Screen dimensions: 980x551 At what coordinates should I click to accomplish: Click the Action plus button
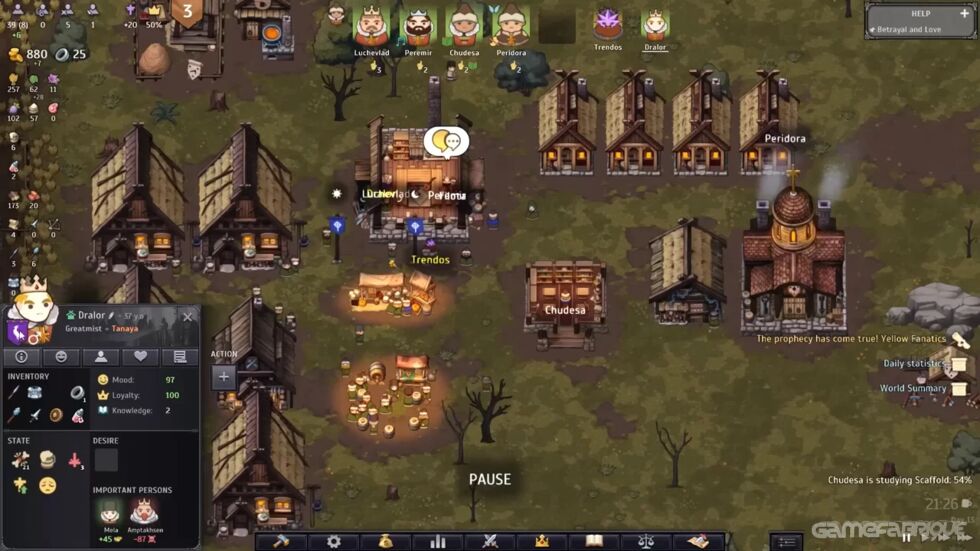(x=224, y=377)
